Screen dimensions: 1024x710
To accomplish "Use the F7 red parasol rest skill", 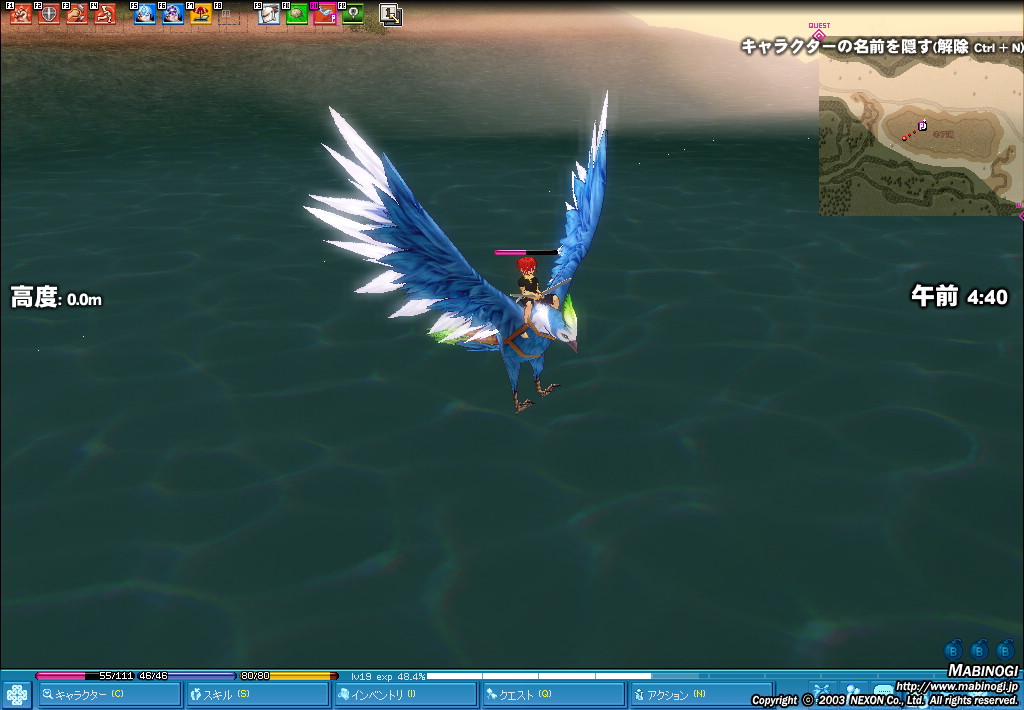I will (201, 14).
